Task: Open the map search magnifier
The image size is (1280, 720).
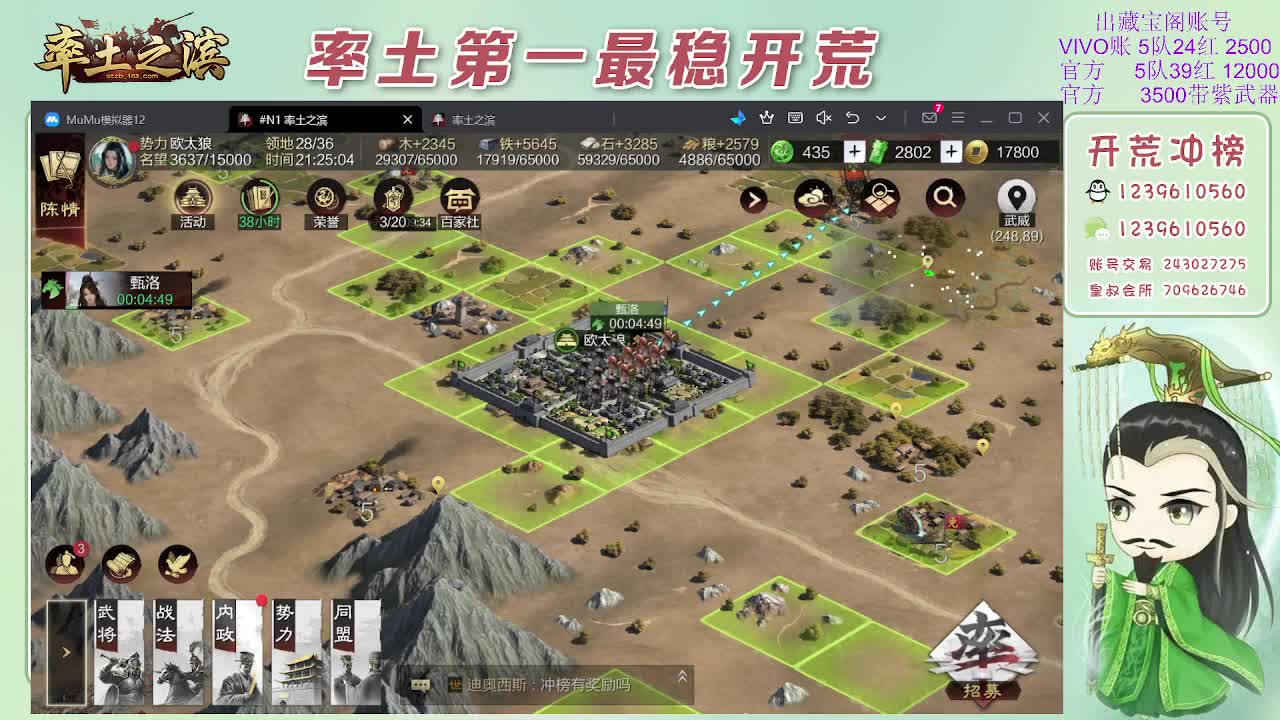Action: click(945, 197)
